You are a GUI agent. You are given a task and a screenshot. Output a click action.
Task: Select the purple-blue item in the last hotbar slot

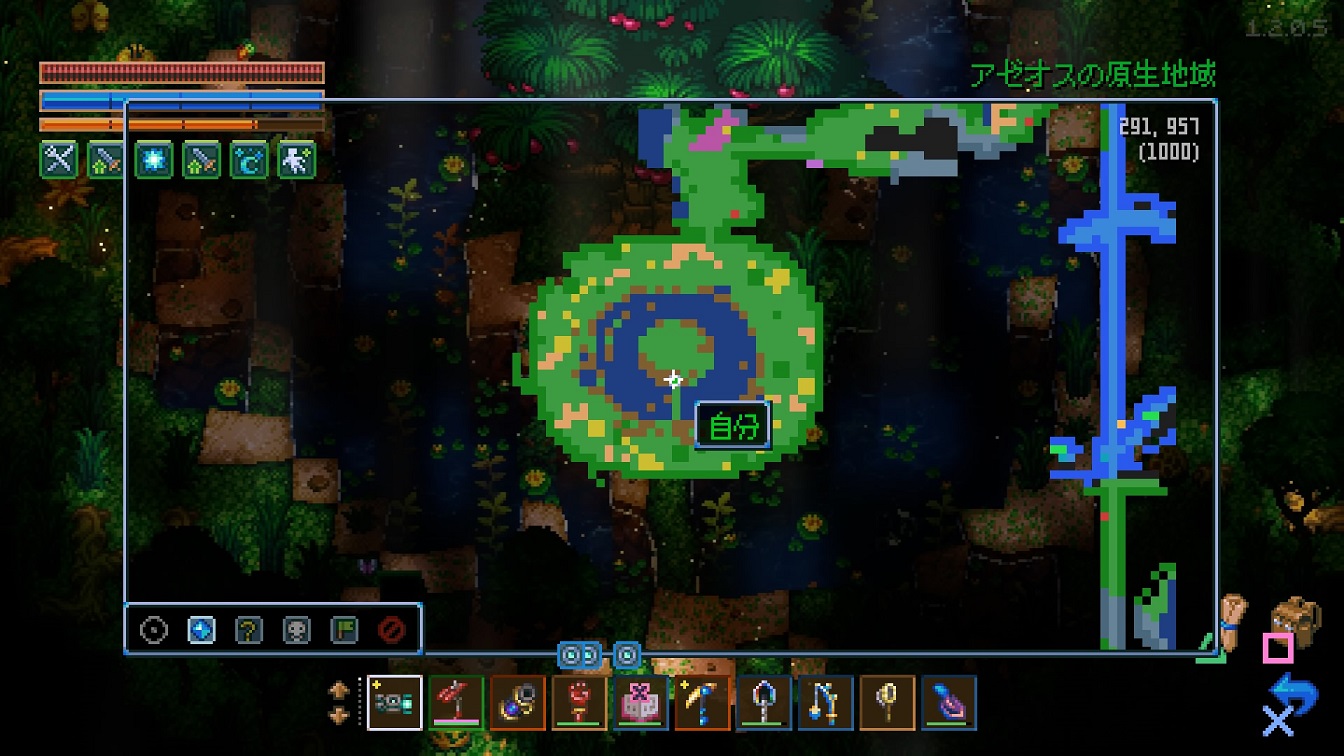coord(948,703)
